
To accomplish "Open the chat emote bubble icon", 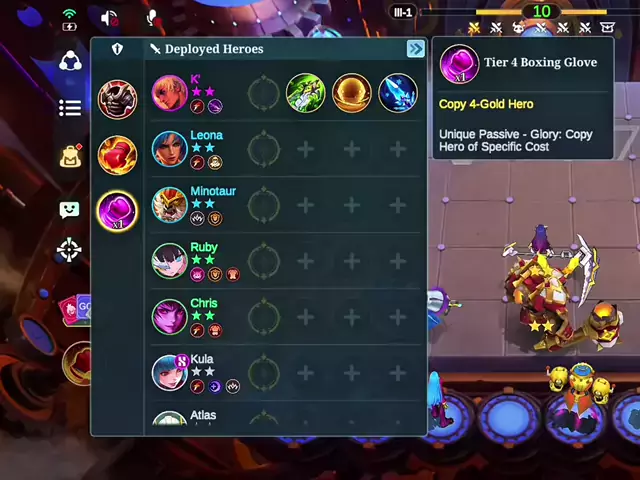I will click(x=69, y=210).
